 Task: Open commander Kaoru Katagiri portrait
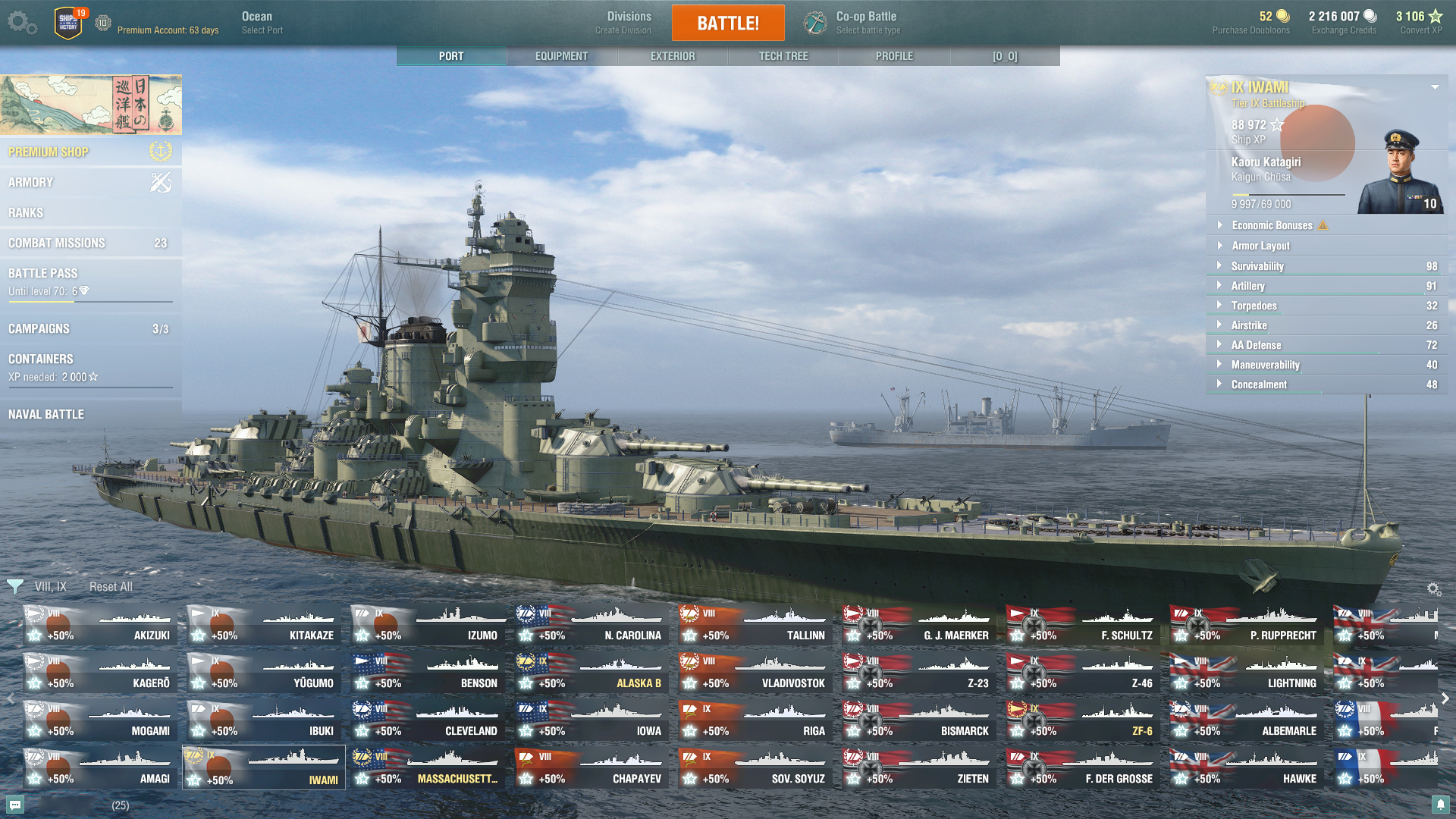(1400, 173)
